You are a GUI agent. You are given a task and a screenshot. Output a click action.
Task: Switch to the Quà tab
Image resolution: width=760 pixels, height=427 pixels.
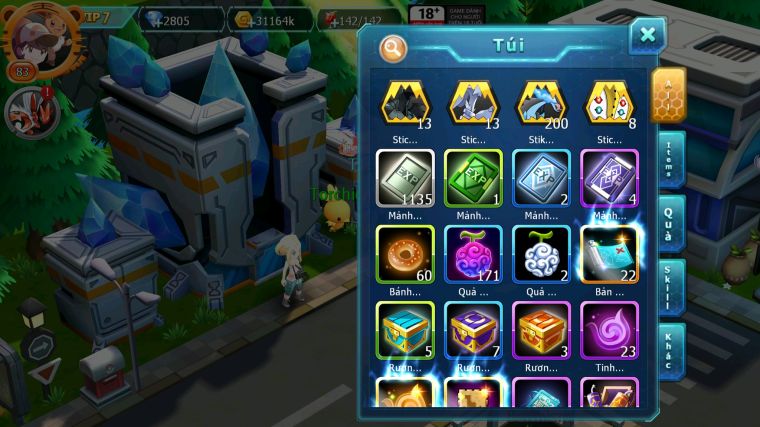[x=671, y=222]
